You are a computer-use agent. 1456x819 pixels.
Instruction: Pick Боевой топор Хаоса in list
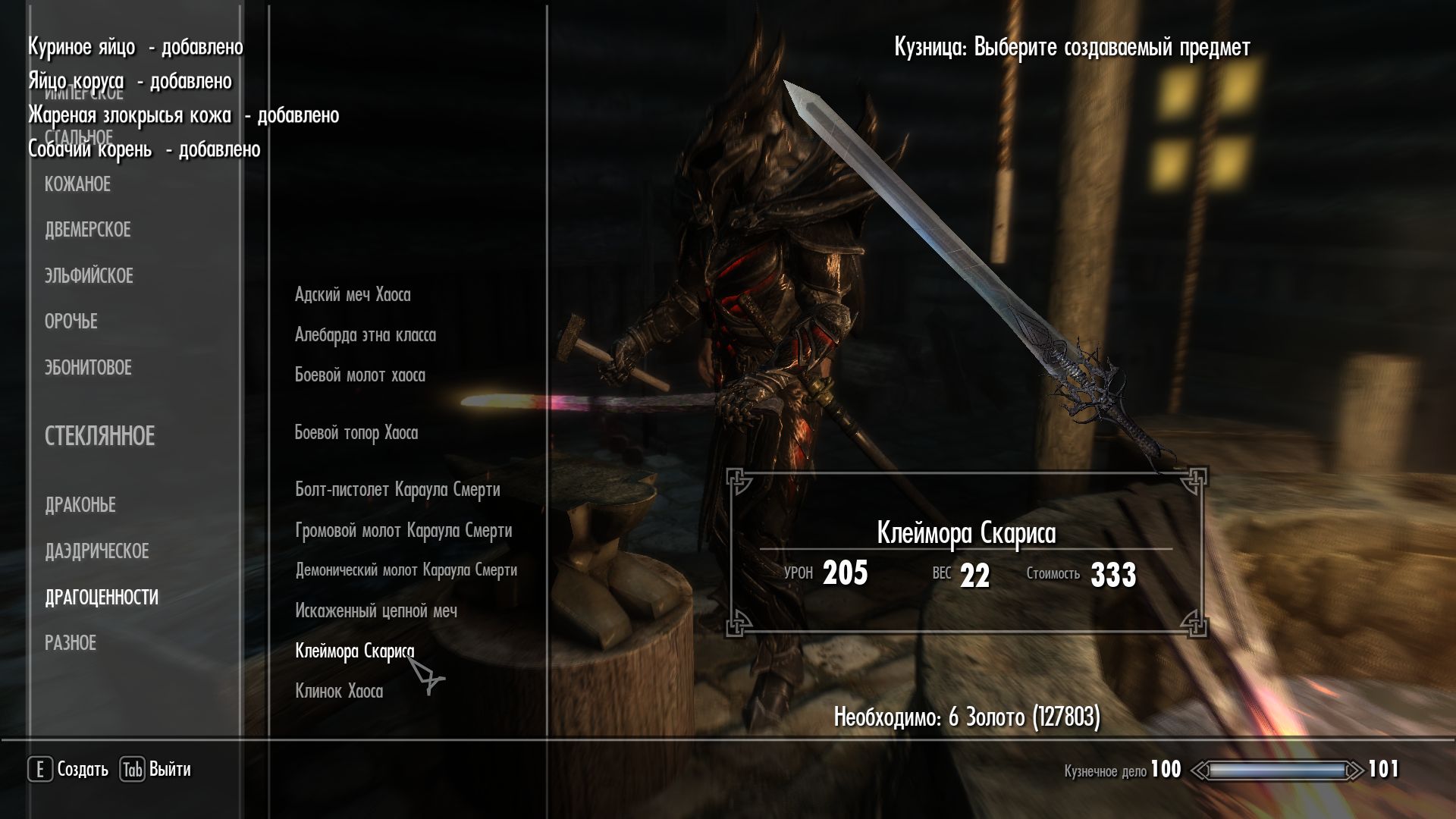click(x=356, y=433)
